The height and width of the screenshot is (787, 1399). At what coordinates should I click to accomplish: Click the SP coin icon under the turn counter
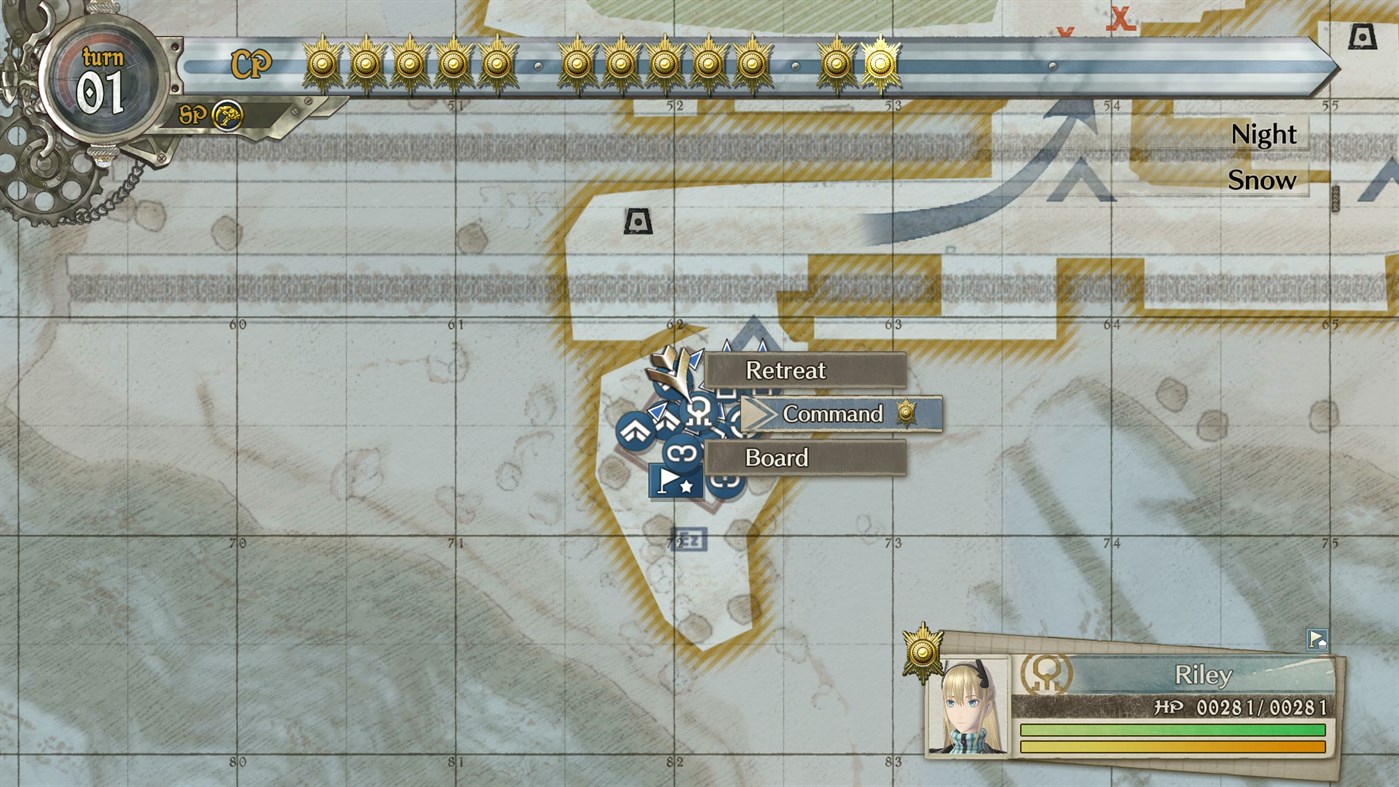(x=228, y=115)
